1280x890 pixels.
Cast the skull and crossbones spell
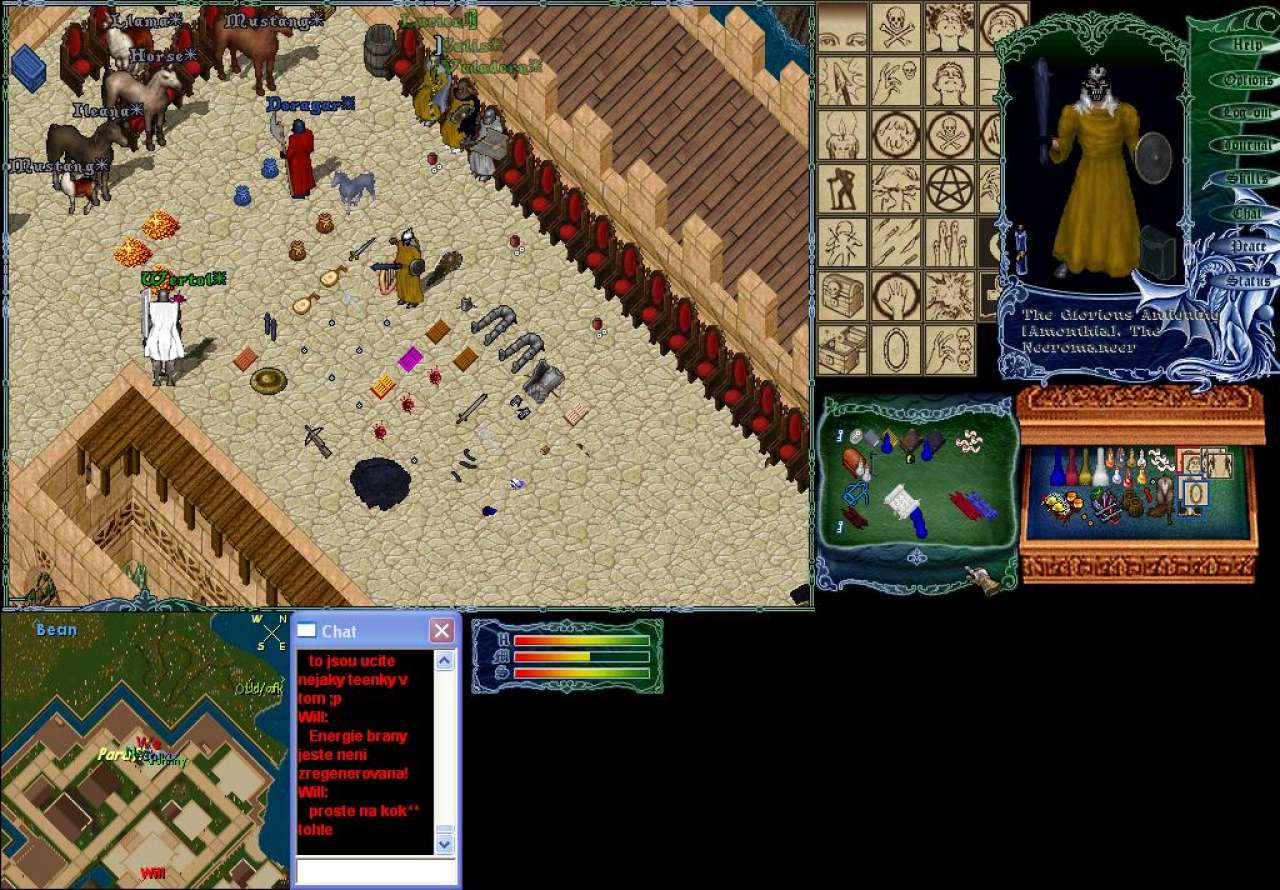pyautogui.click(x=896, y=26)
